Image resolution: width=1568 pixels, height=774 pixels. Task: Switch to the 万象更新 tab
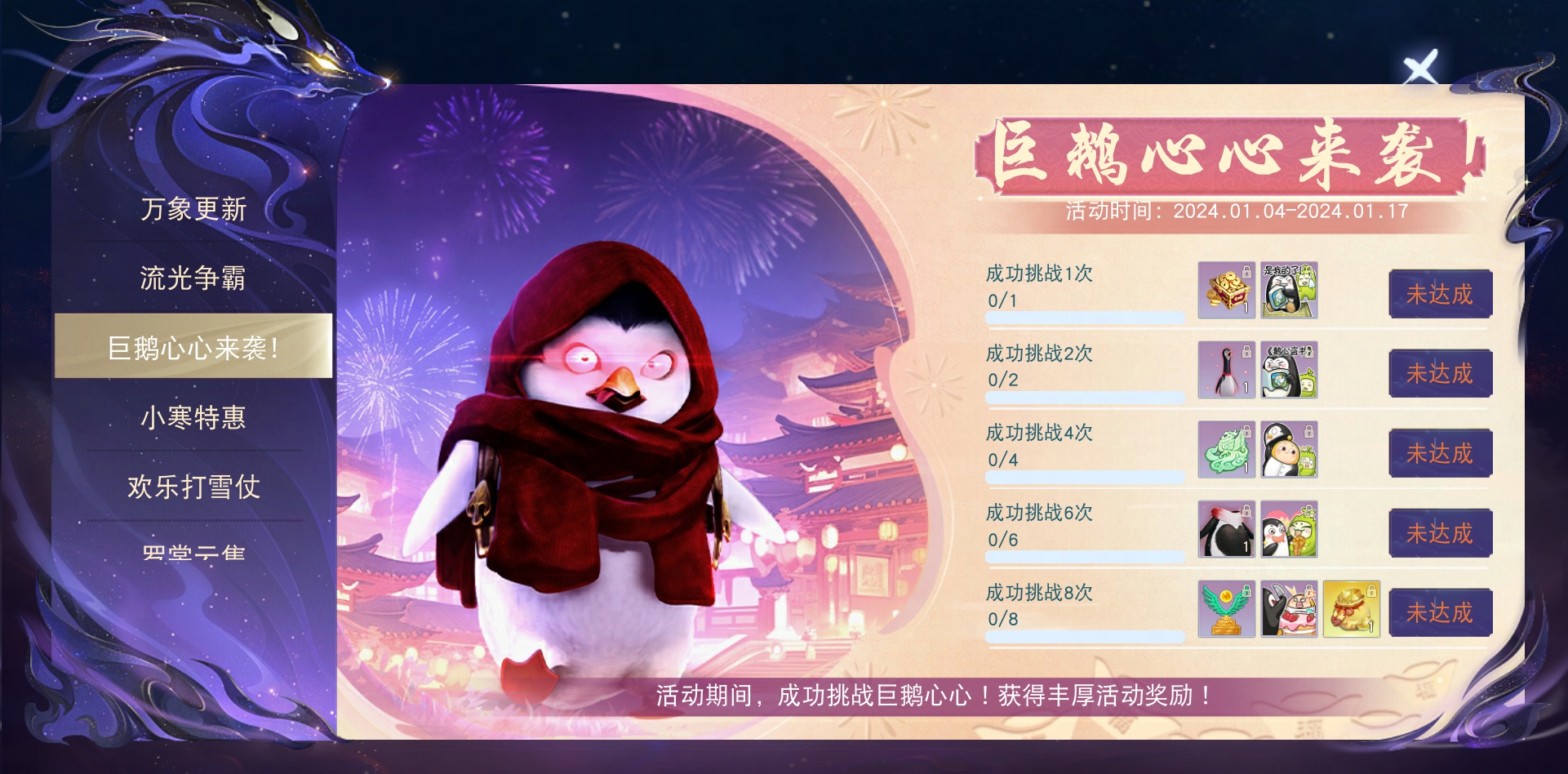[x=193, y=211]
